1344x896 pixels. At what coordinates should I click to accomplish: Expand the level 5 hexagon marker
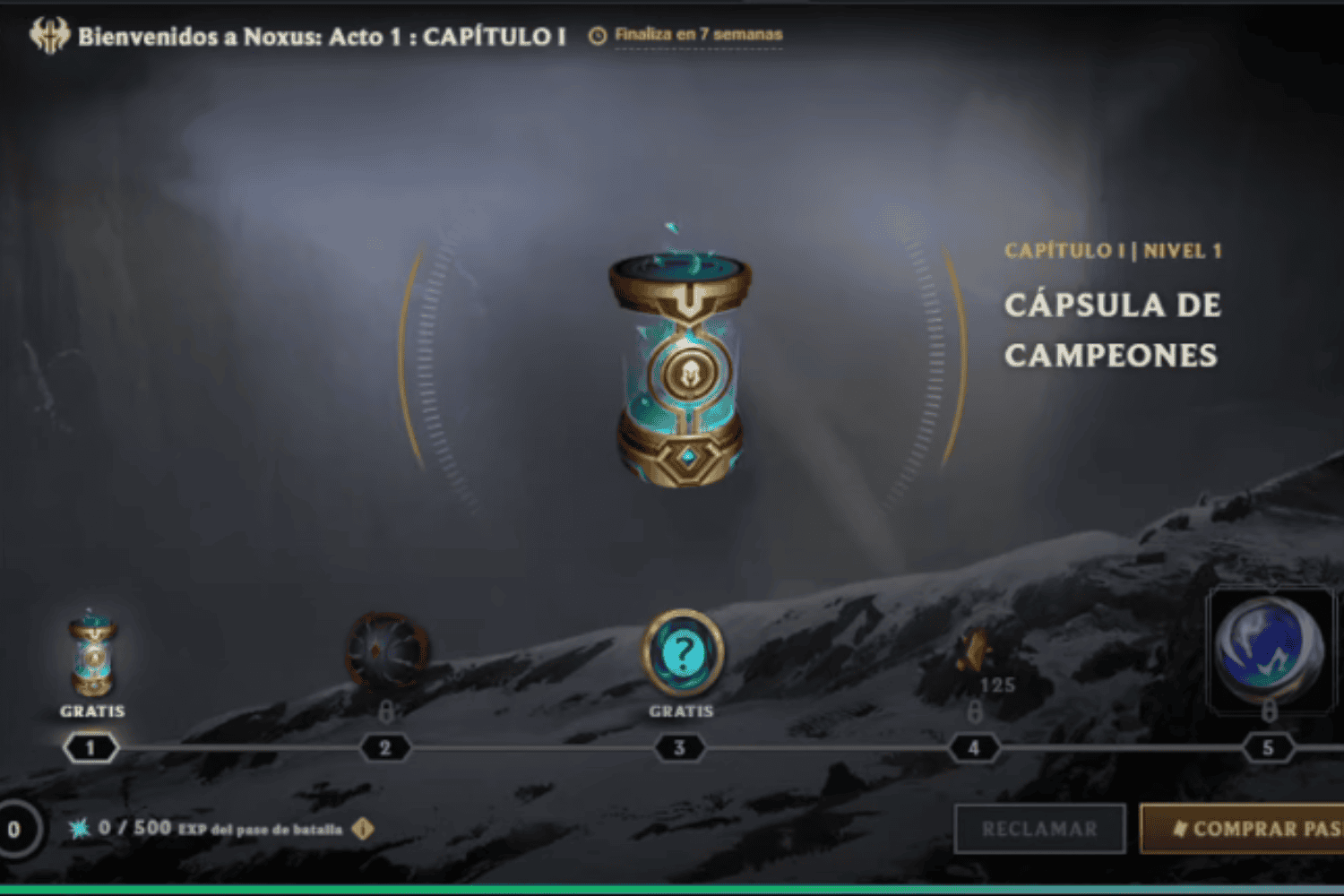coord(1269,747)
